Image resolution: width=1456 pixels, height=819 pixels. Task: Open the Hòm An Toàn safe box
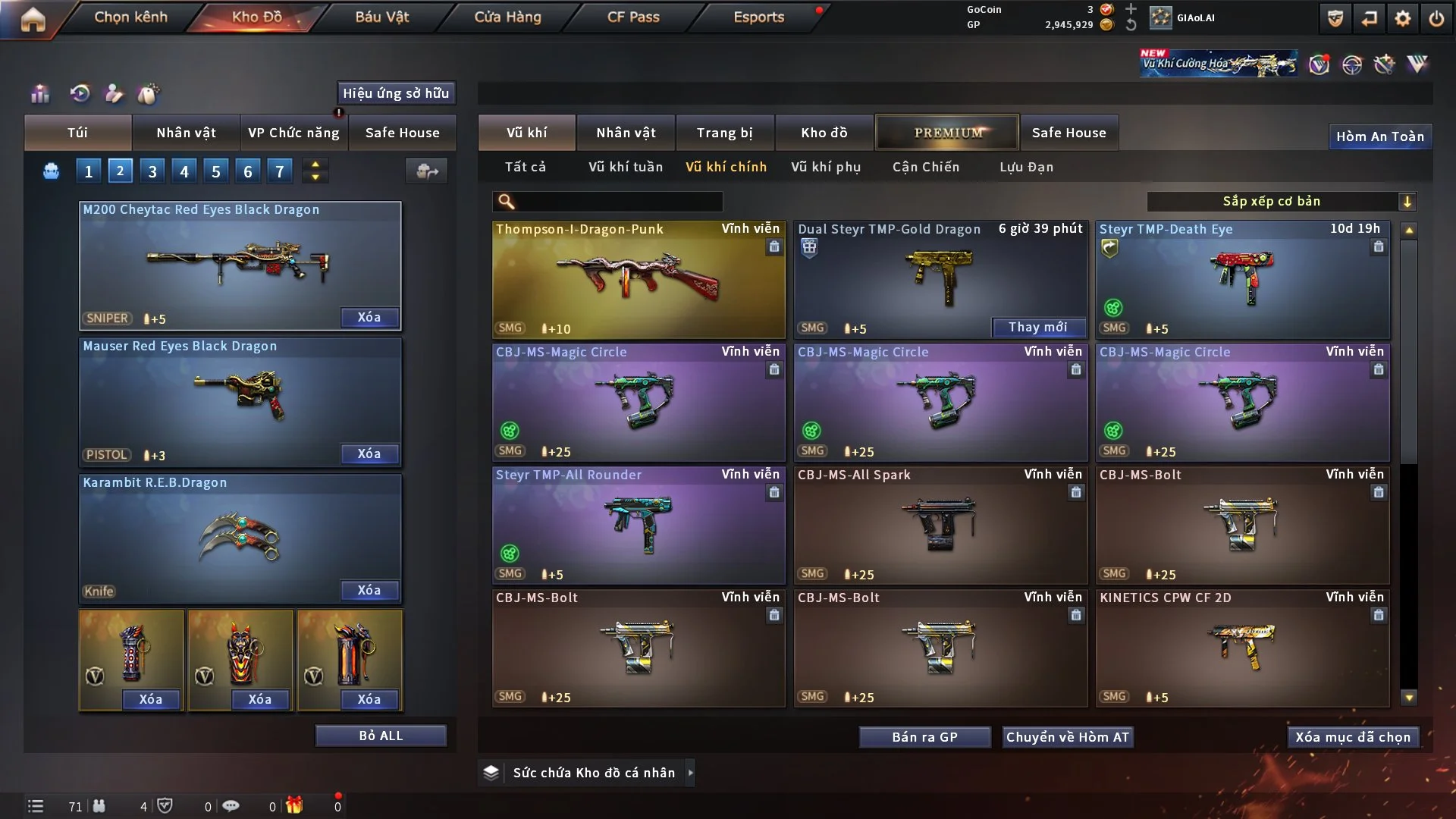pos(1379,136)
